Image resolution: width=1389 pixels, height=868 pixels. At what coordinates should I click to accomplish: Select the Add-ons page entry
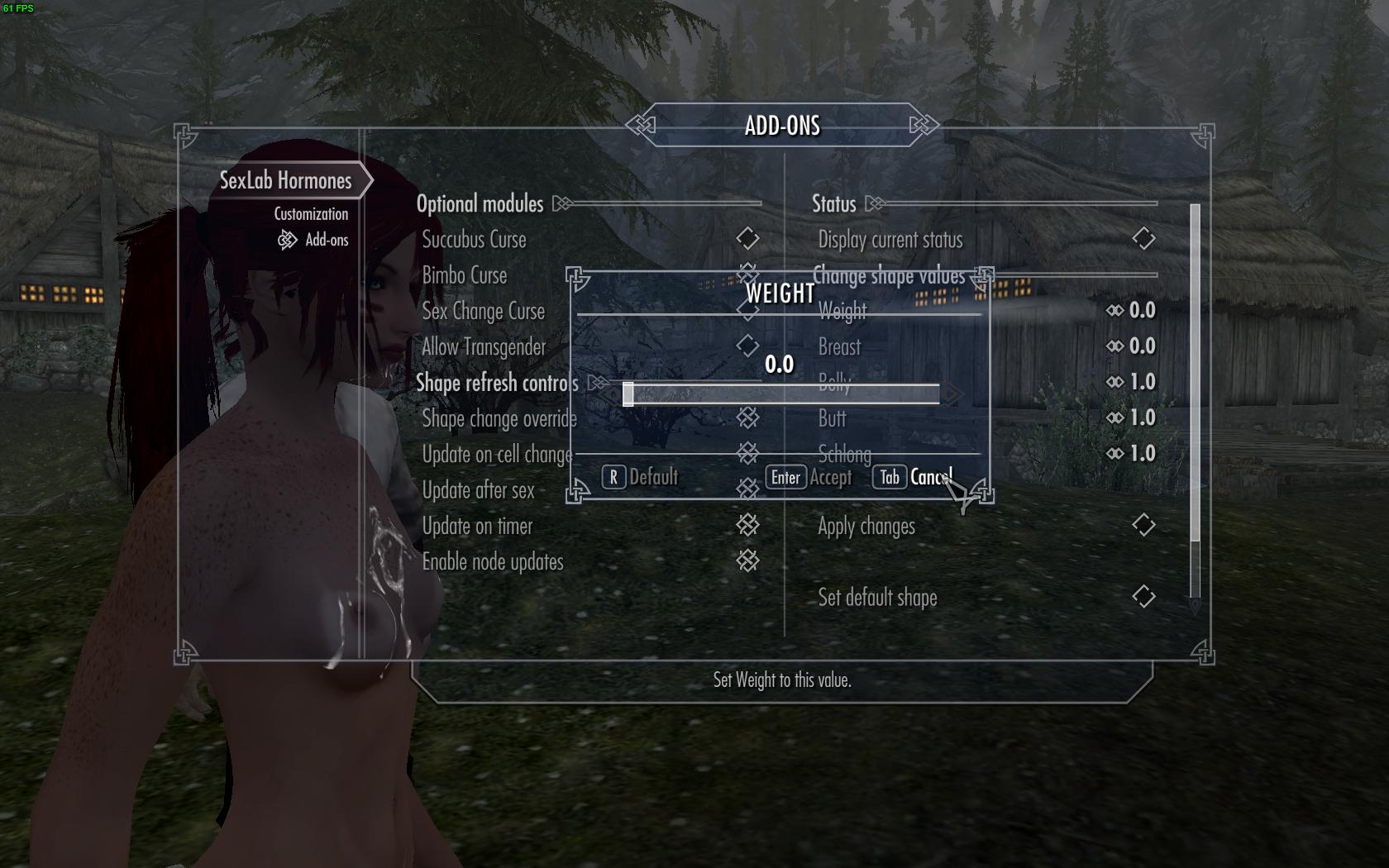click(327, 240)
